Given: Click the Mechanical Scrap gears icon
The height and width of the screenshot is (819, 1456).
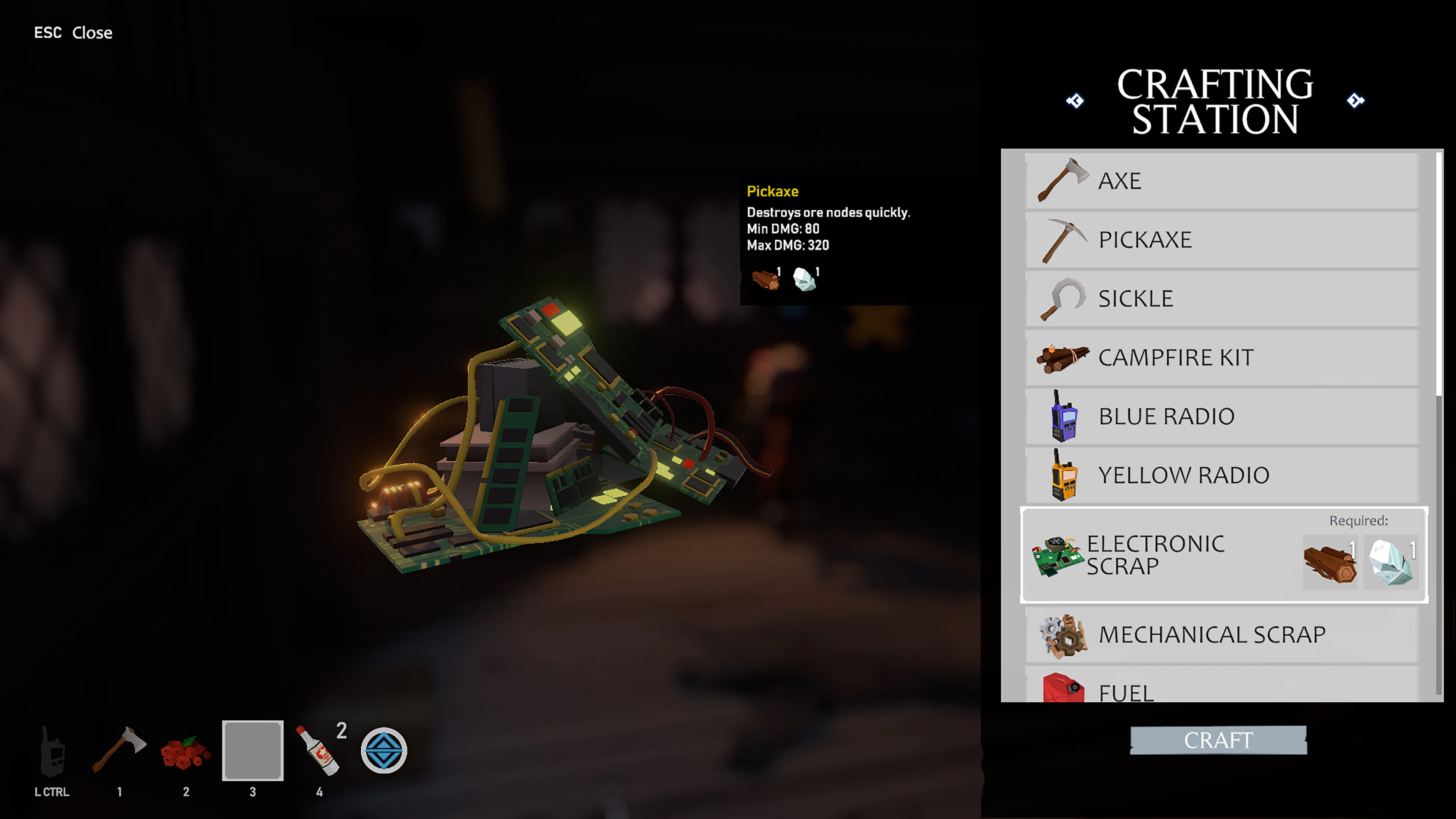Looking at the screenshot, I should (x=1065, y=635).
